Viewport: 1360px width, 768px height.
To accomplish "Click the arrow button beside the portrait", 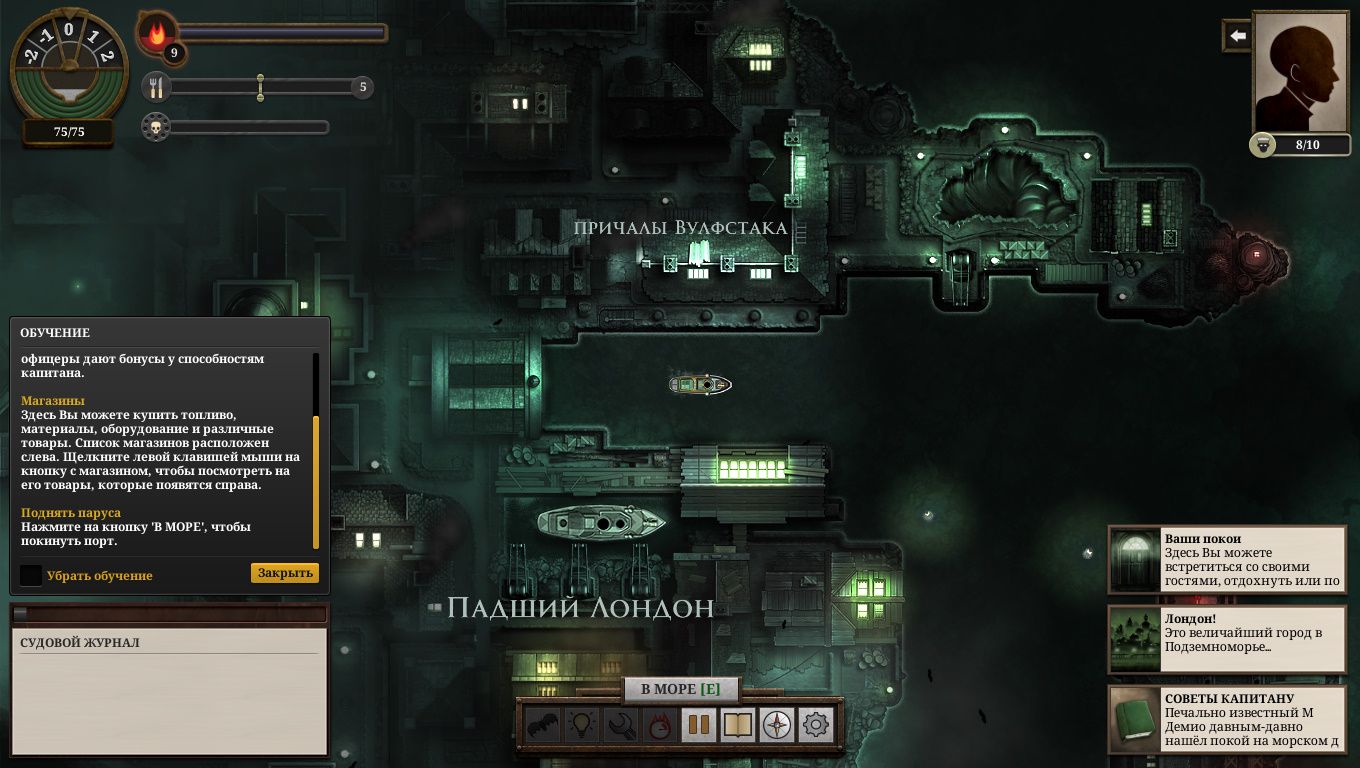I will (x=1238, y=36).
